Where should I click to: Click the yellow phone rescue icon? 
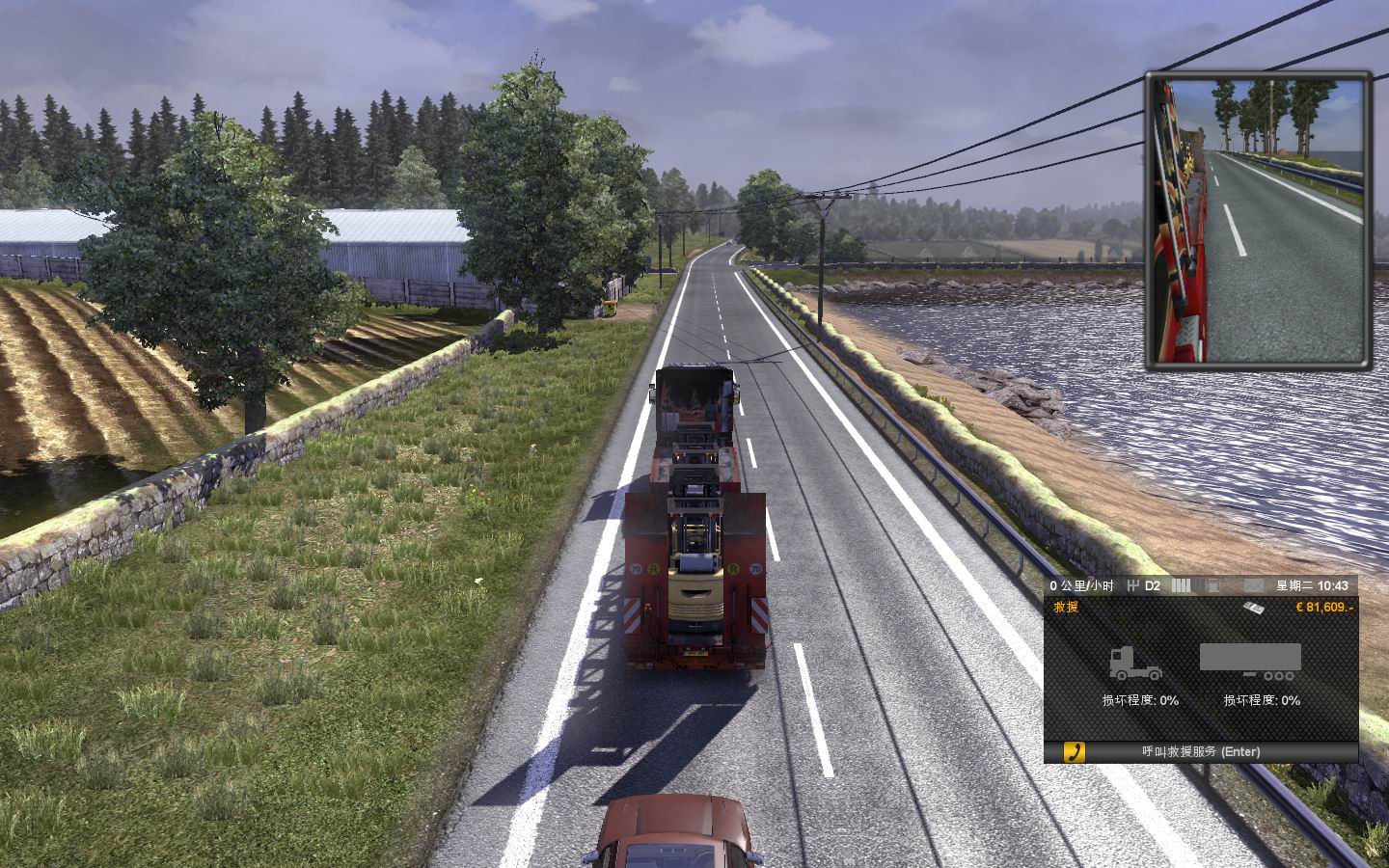pyautogui.click(x=1074, y=751)
